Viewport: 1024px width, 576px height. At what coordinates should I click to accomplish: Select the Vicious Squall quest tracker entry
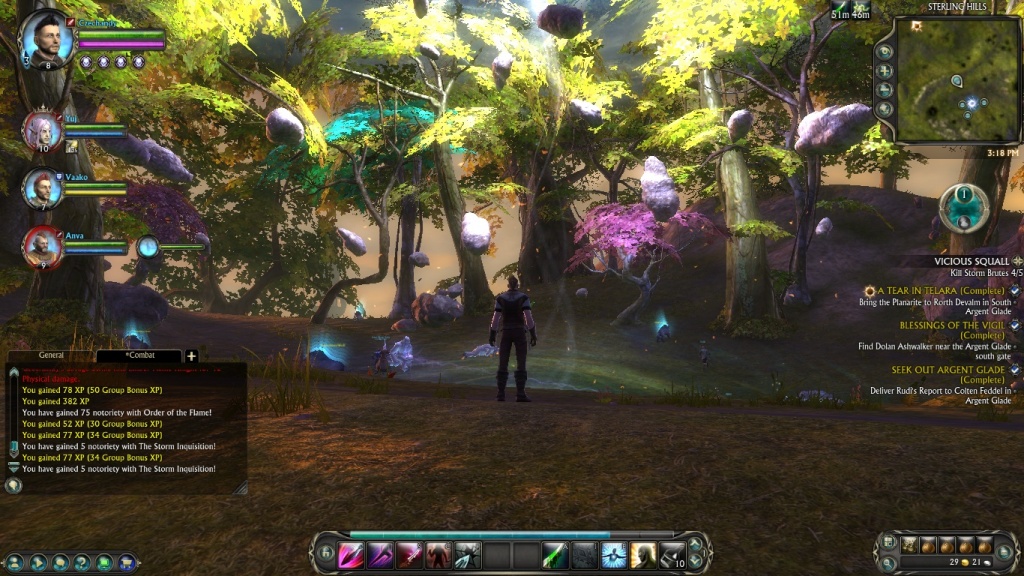pos(972,261)
